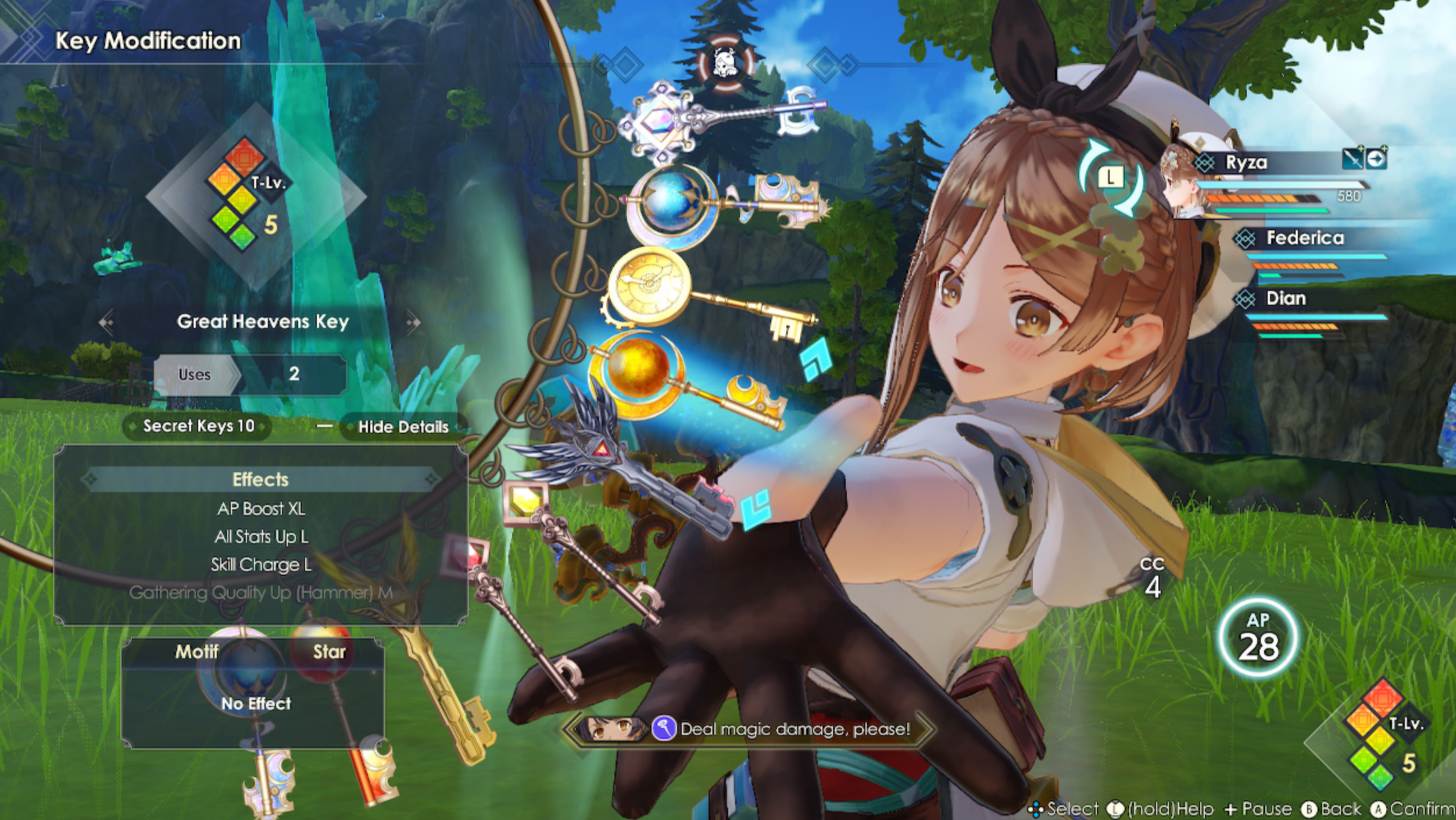Select the blue globe moon key

[672, 204]
